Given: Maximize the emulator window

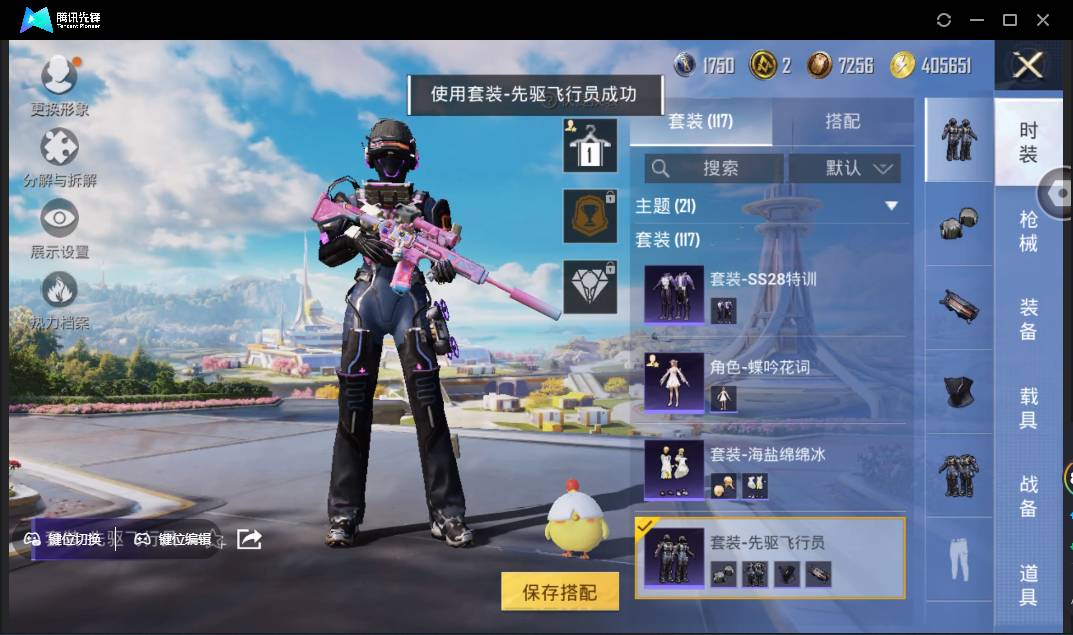Looking at the screenshot, I should (1009, 20).
